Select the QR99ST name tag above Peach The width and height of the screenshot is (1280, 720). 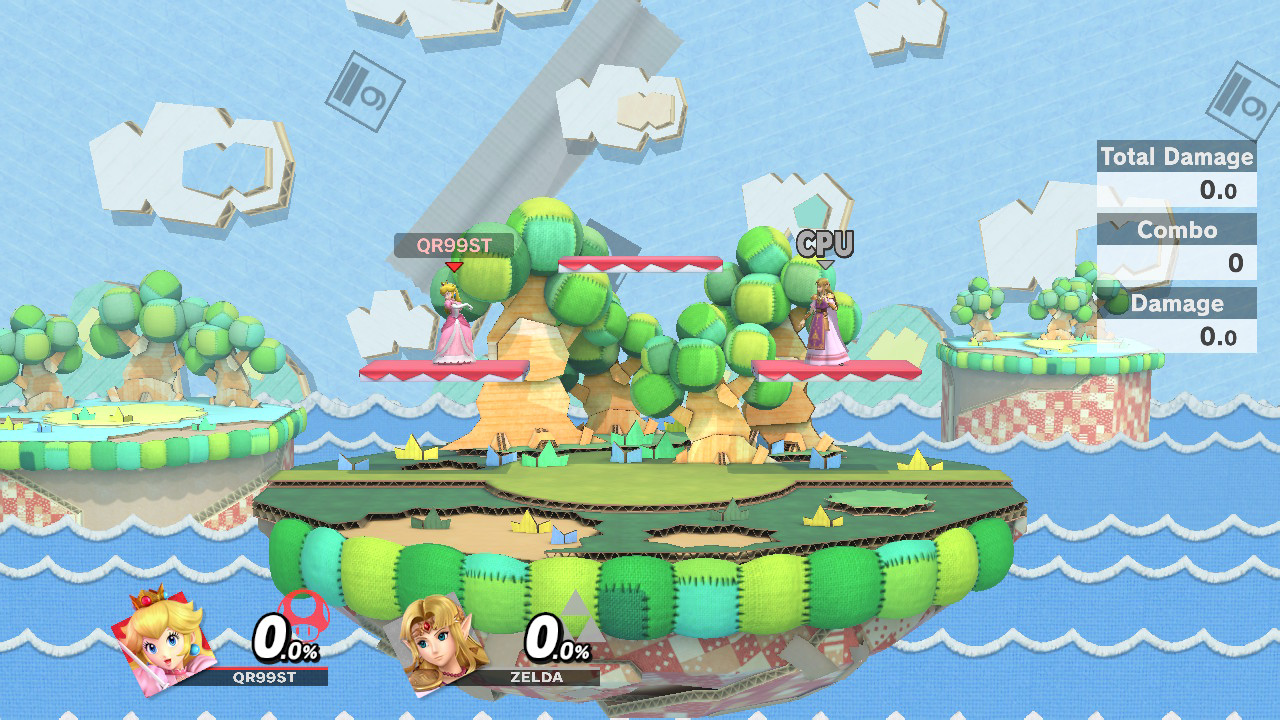[454, 246]
